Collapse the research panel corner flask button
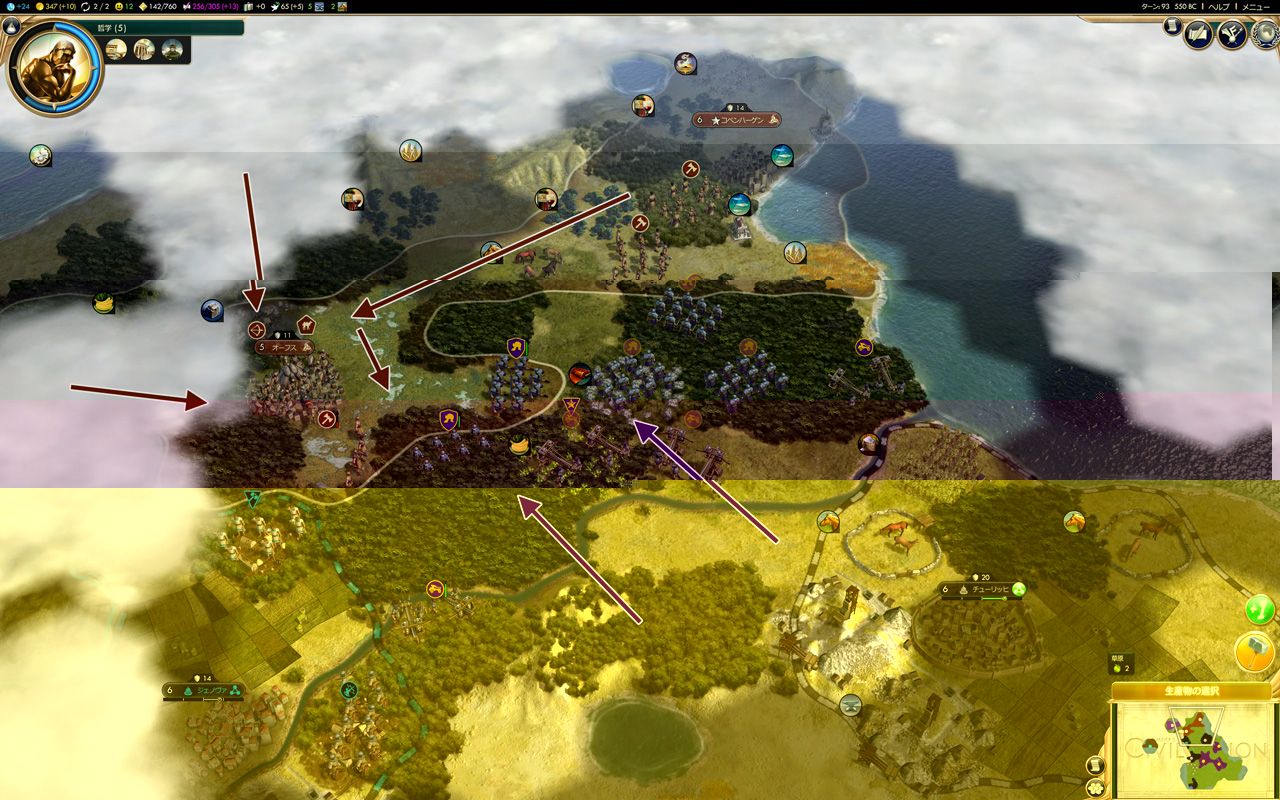The width and height of the screenshot is (1280, 800). [x=12, y=27]
